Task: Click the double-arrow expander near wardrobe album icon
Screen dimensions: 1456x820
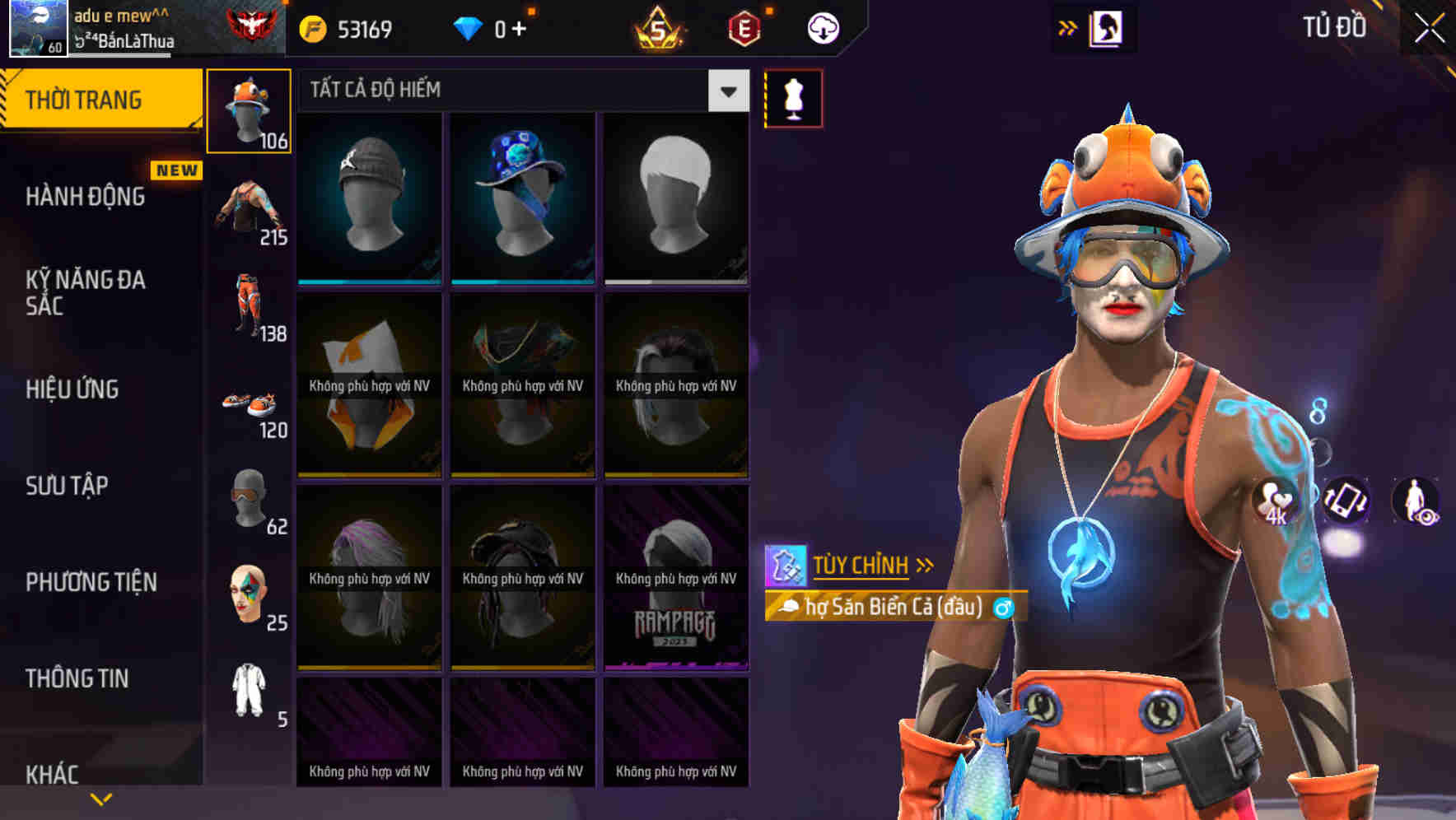Action: pyautogui.click(x=1068, y=26)
